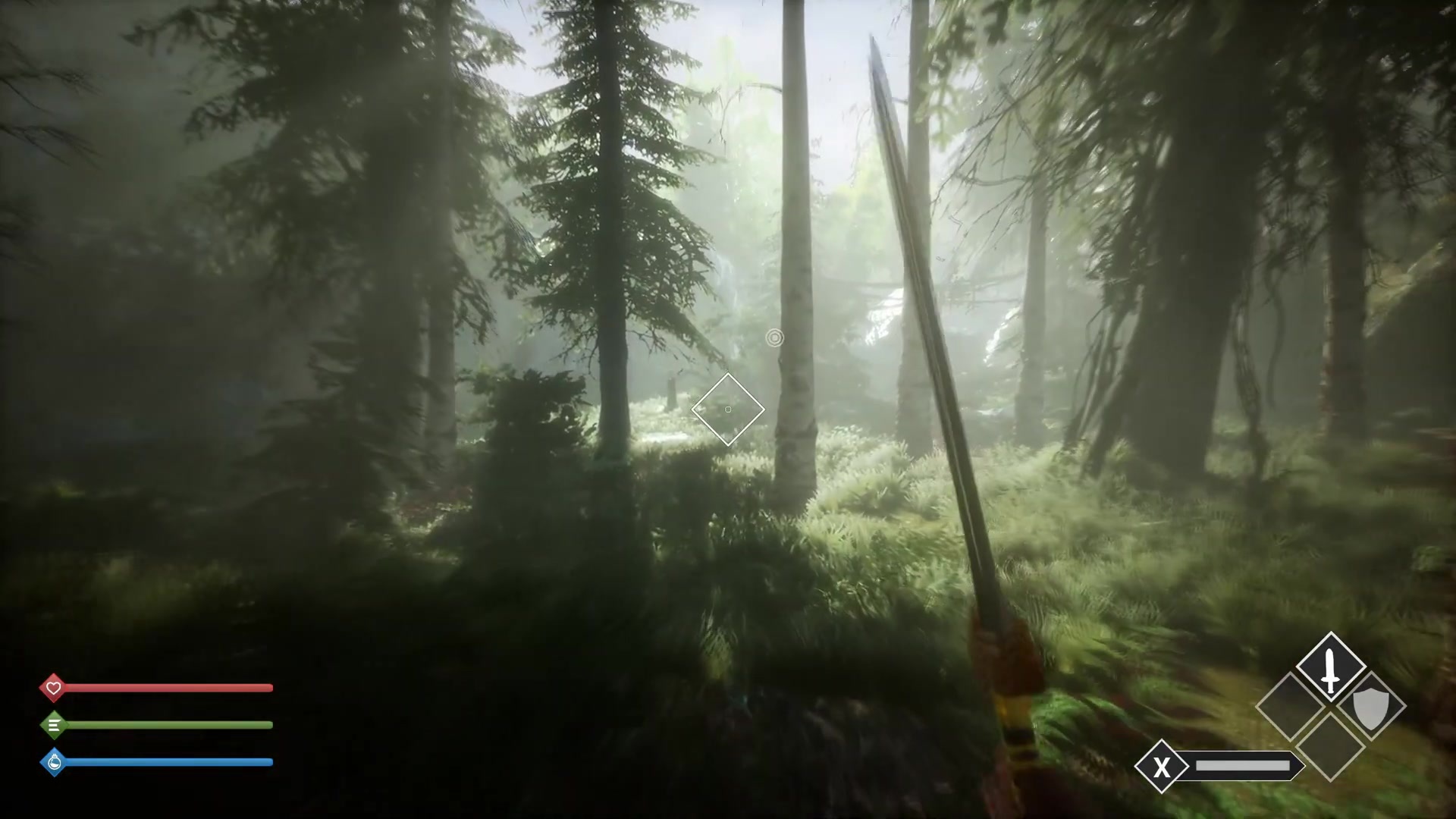Click the diamond crosshair reticle

tap(727, 409)
